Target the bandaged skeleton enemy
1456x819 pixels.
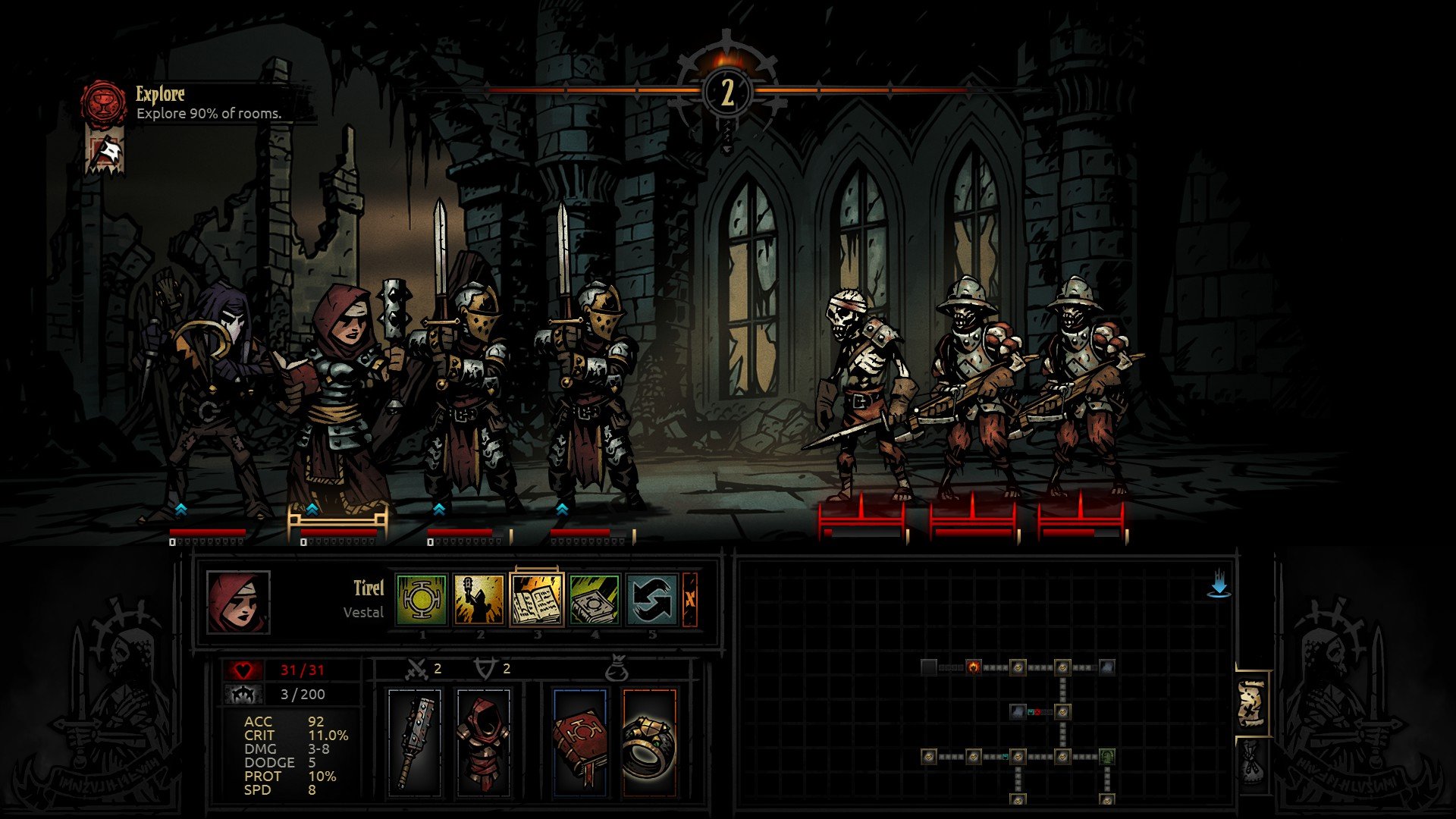pyautogui.click(x=861, y=394)
